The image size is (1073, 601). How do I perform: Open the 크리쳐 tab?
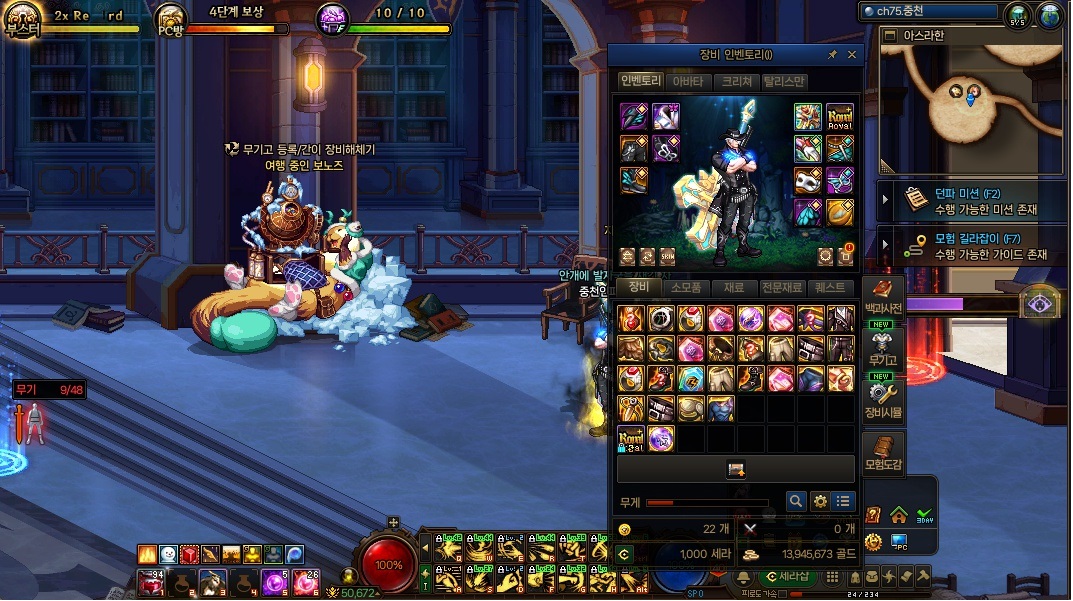(736, 81)
